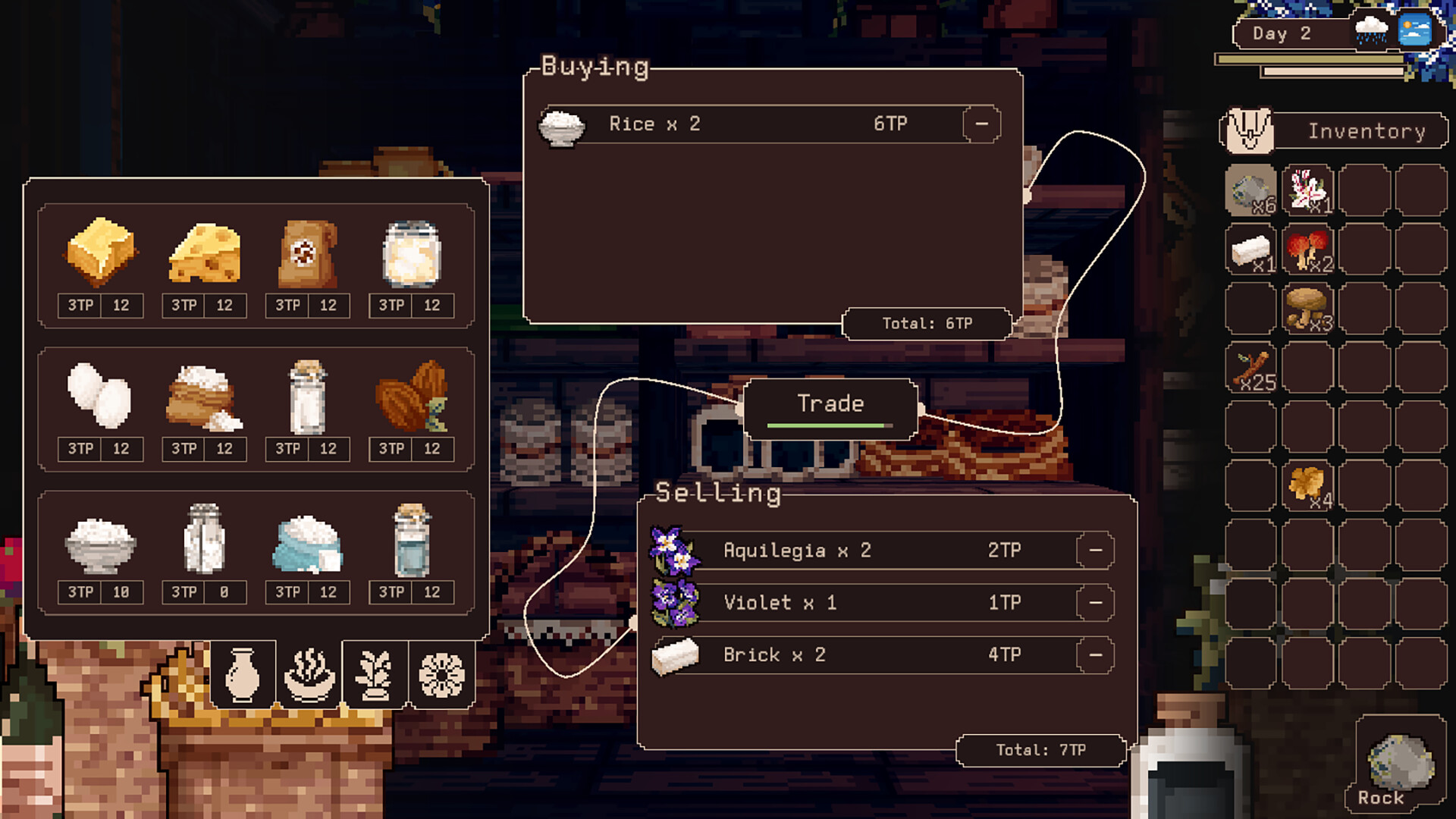Pick the sticks stack of 25
Screen dimensions: 1456x819
(1251, 369)
